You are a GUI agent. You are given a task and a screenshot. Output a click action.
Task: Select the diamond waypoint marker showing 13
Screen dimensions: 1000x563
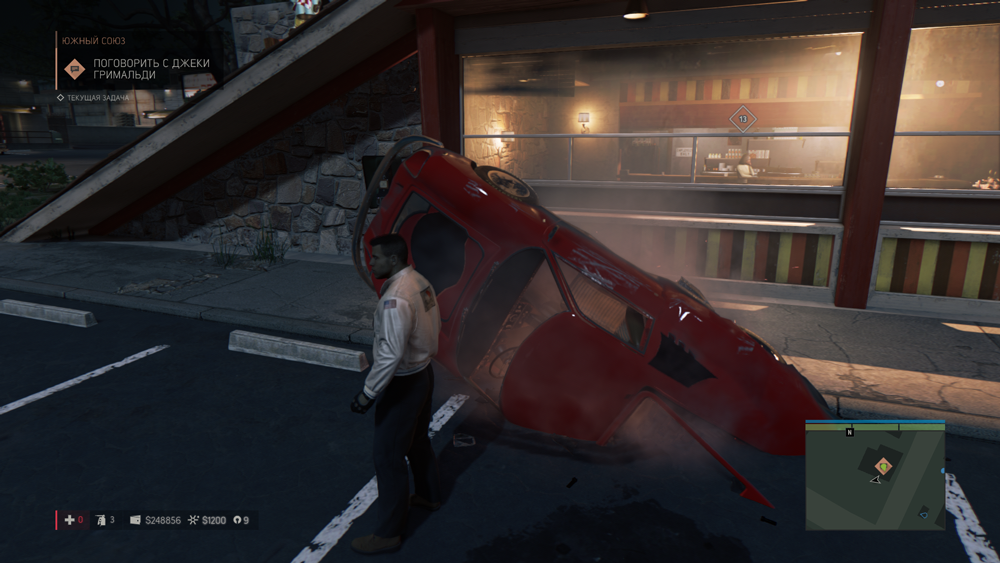tap(742, 120)
